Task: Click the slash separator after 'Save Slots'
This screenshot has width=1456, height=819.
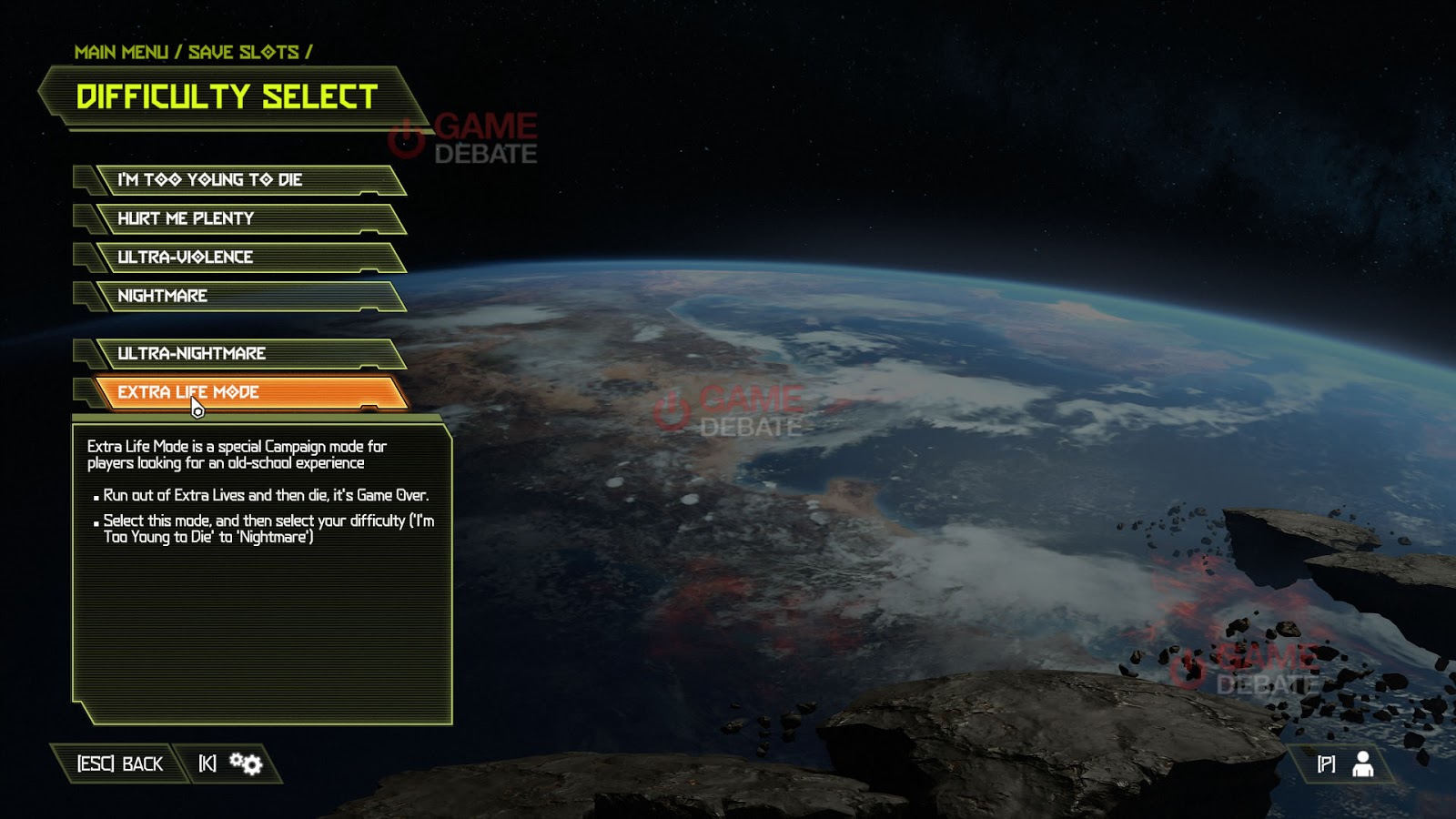Action: point(308,52)
